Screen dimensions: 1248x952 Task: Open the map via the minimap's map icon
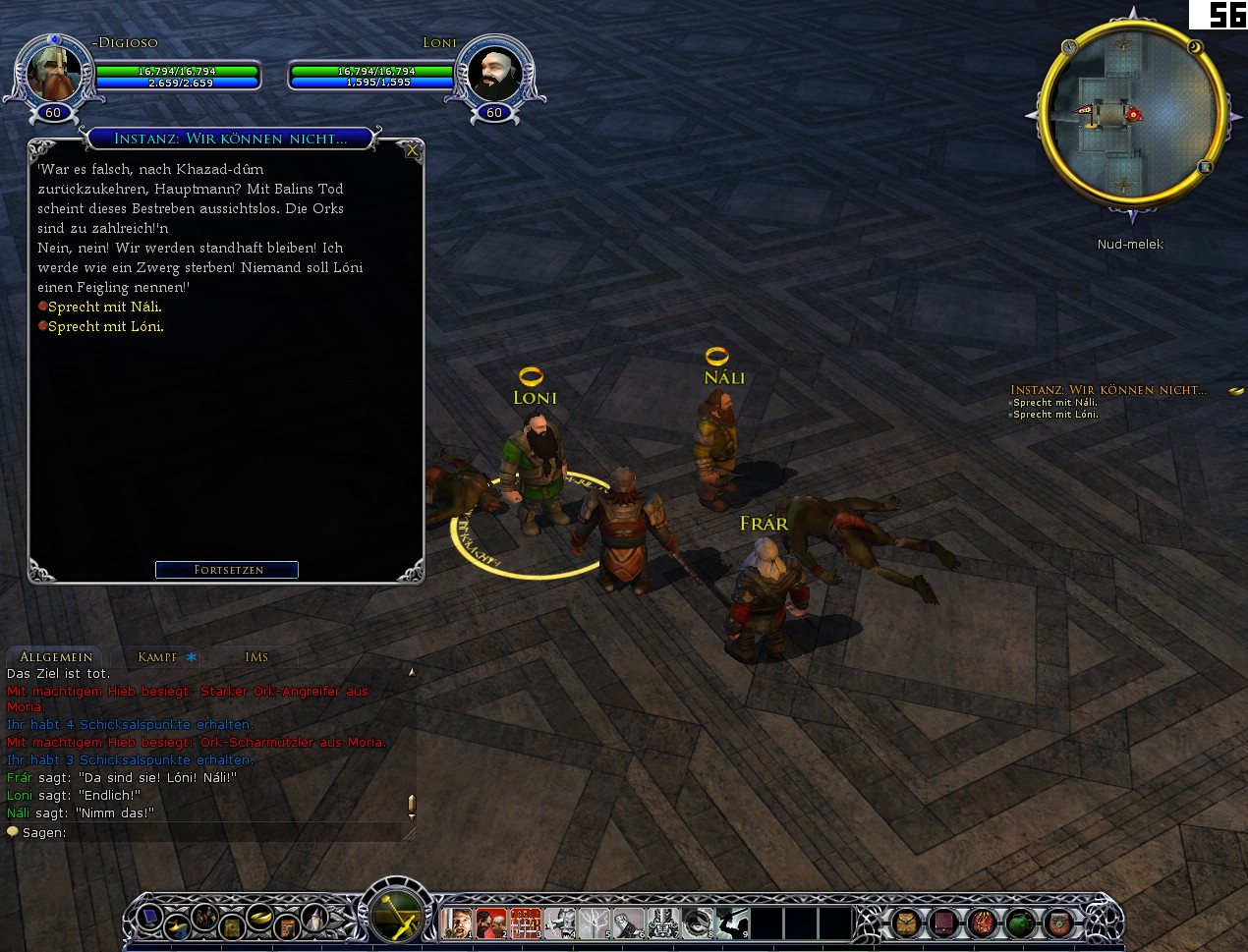click(x=1205, y=167)
